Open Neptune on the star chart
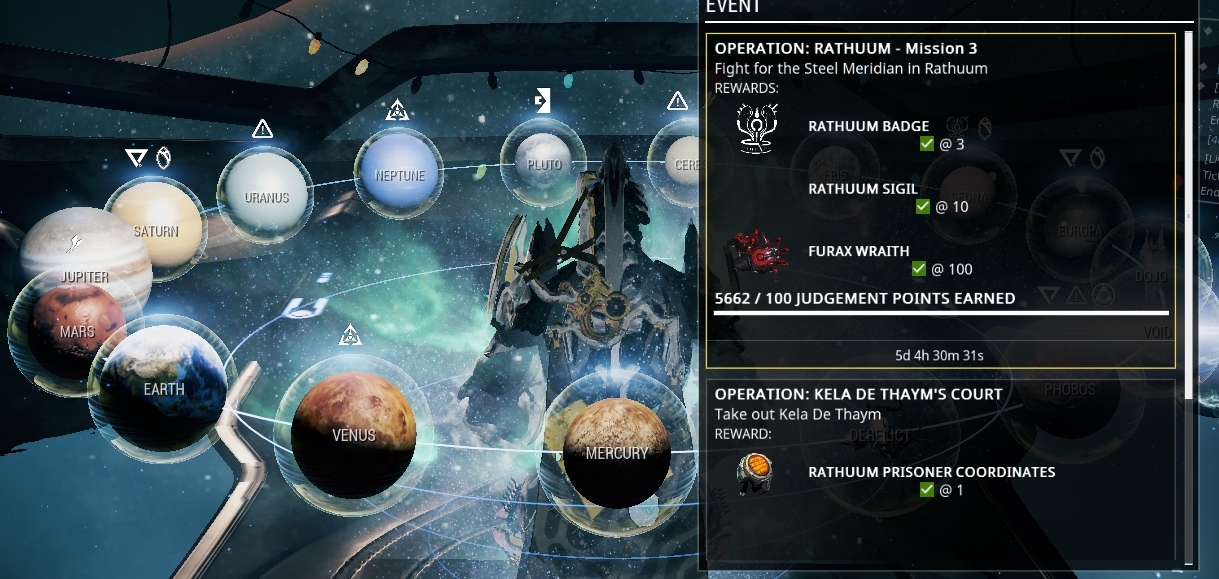 pos(400,175)
